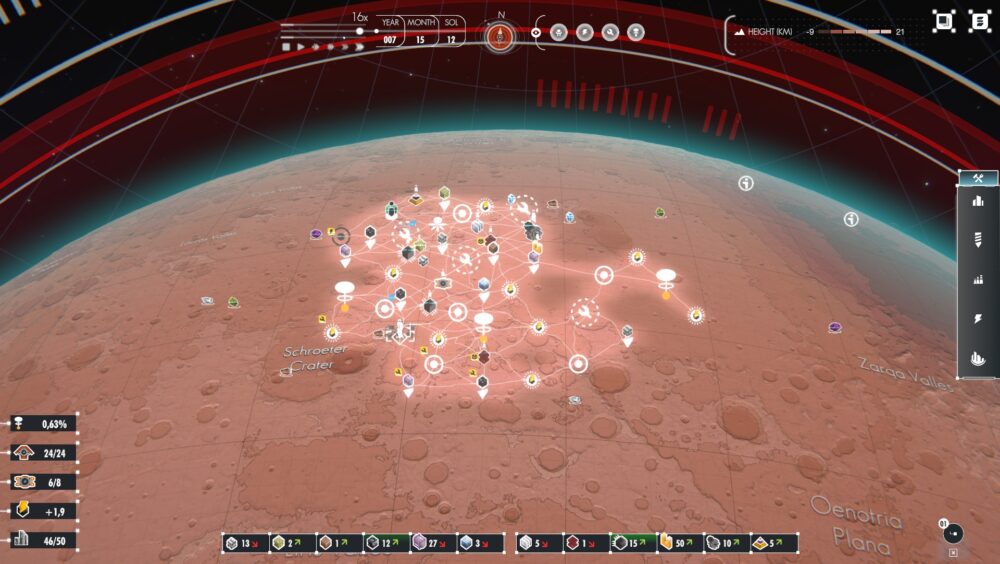The height and width of the screenshot is (564, 1000).
Task: Open the buildings 46/50 indicator
Action: [42, 540]
